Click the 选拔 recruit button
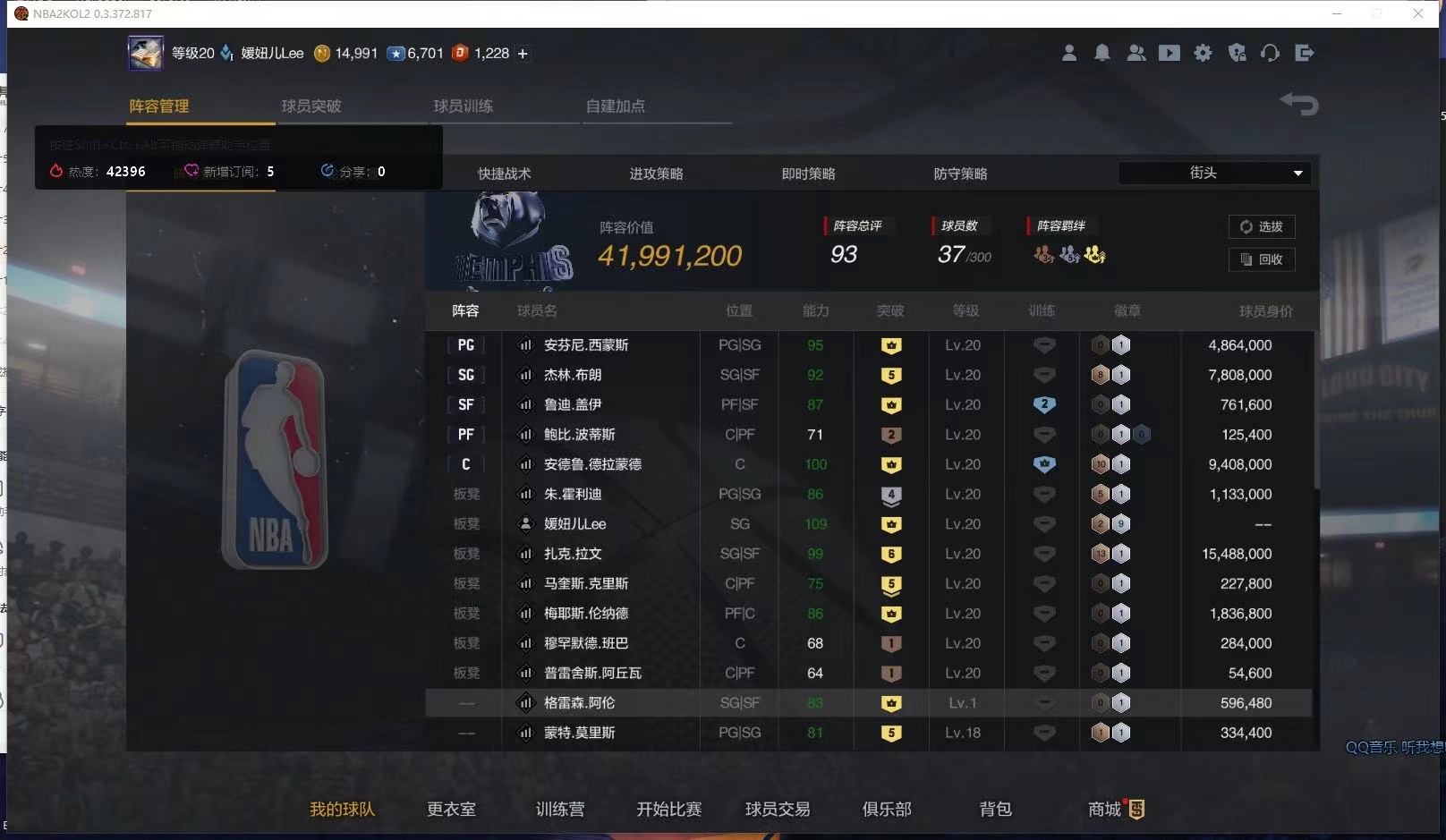Viewport: 1446px width, 840px height. coord(1262,227)
